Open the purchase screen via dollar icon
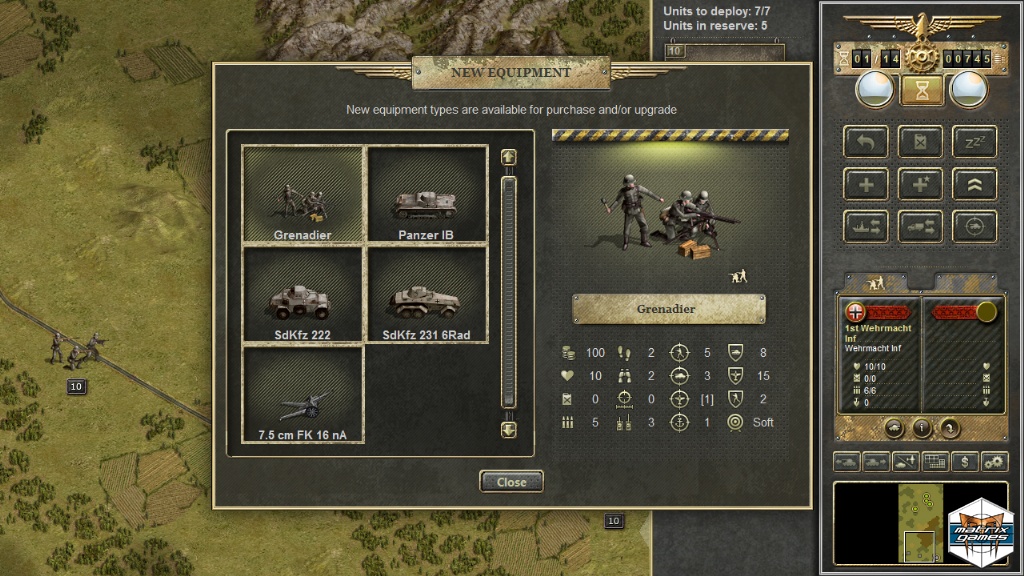Screen dimensions: 1024x576 click(x=964, y=462)
